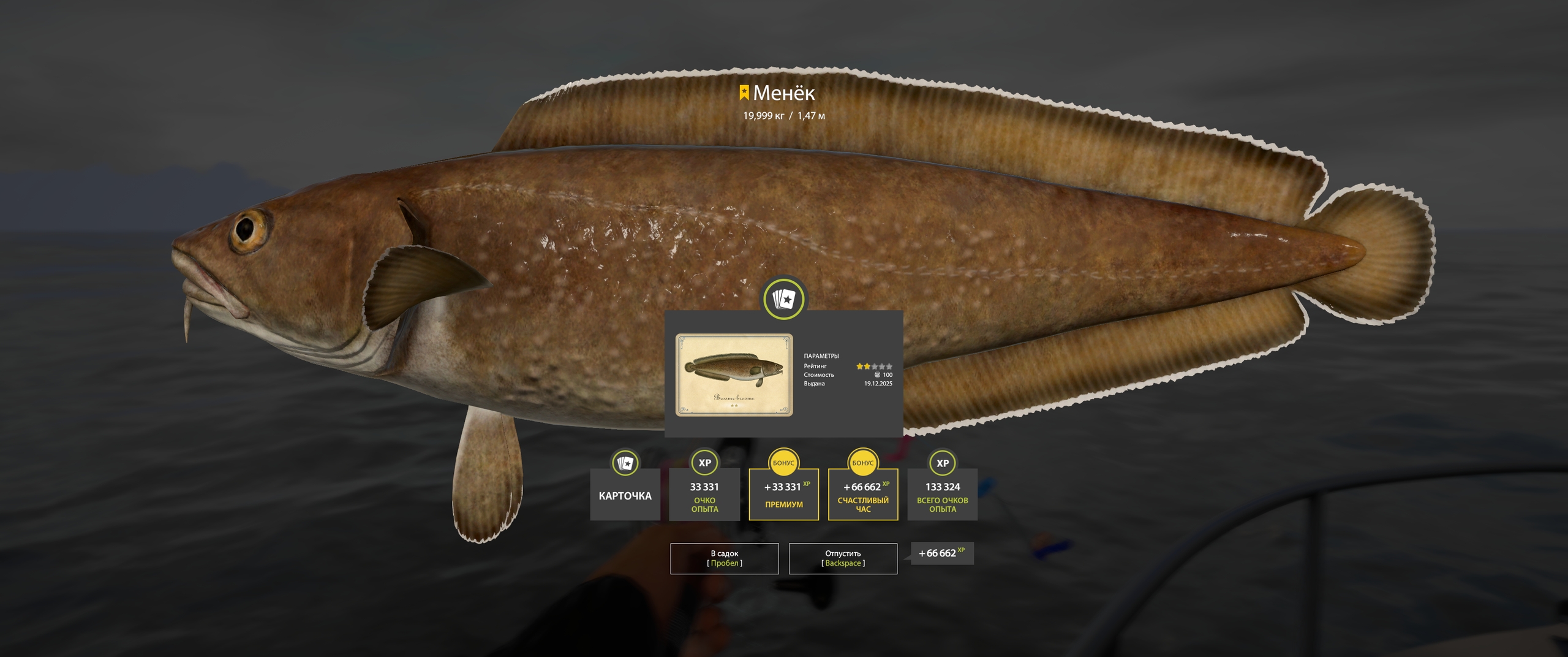Click the round card icon above the card panel
1568x657 pixels.
tap(783, 300)
